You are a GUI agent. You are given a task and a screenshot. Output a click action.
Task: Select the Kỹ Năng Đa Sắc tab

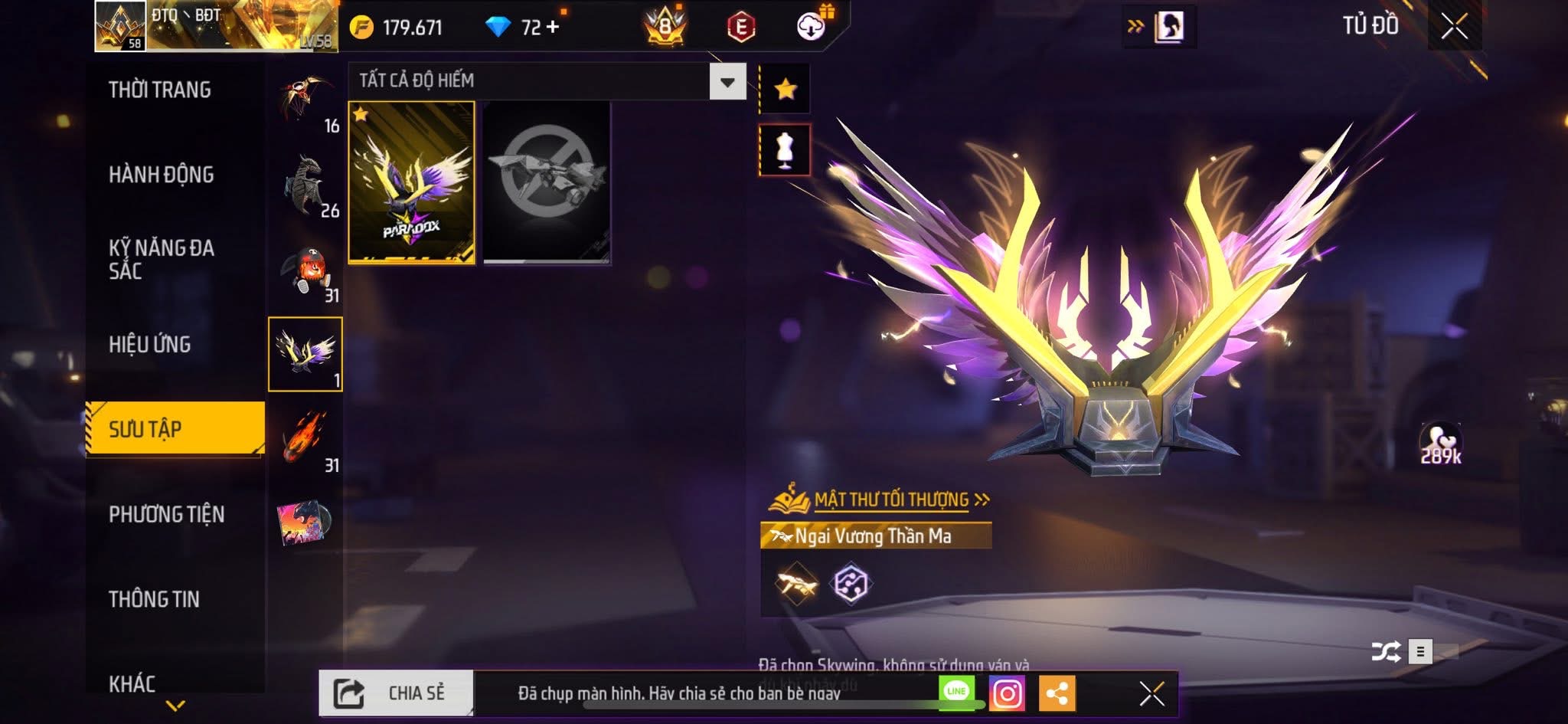162,259
